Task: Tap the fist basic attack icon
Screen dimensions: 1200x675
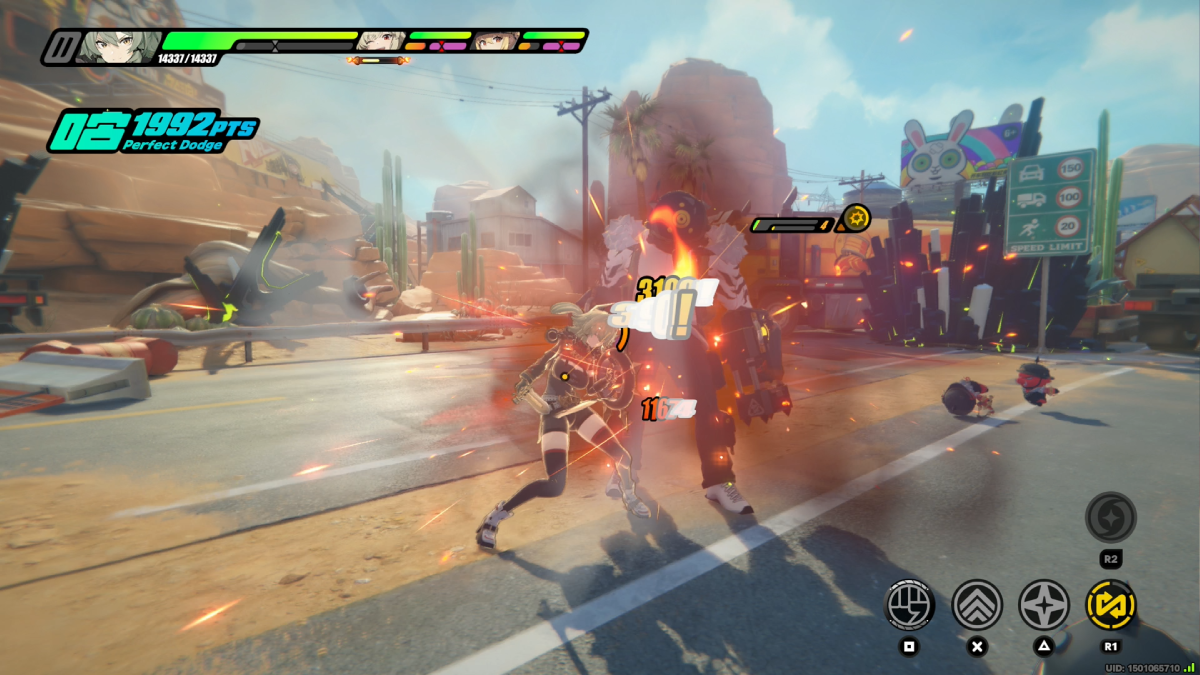Action: point(910,605)
